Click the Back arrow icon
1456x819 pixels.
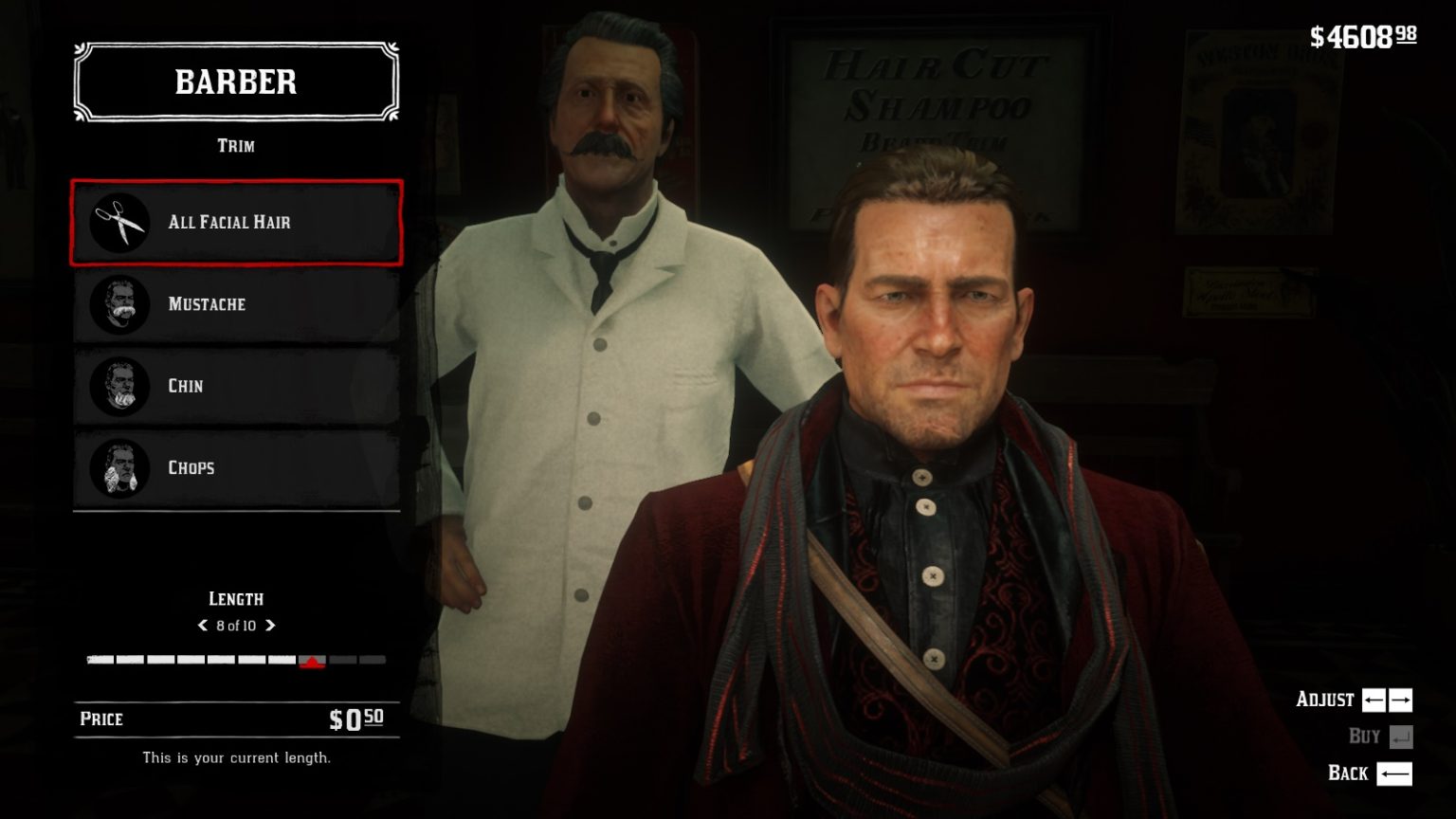point(1393,773)
